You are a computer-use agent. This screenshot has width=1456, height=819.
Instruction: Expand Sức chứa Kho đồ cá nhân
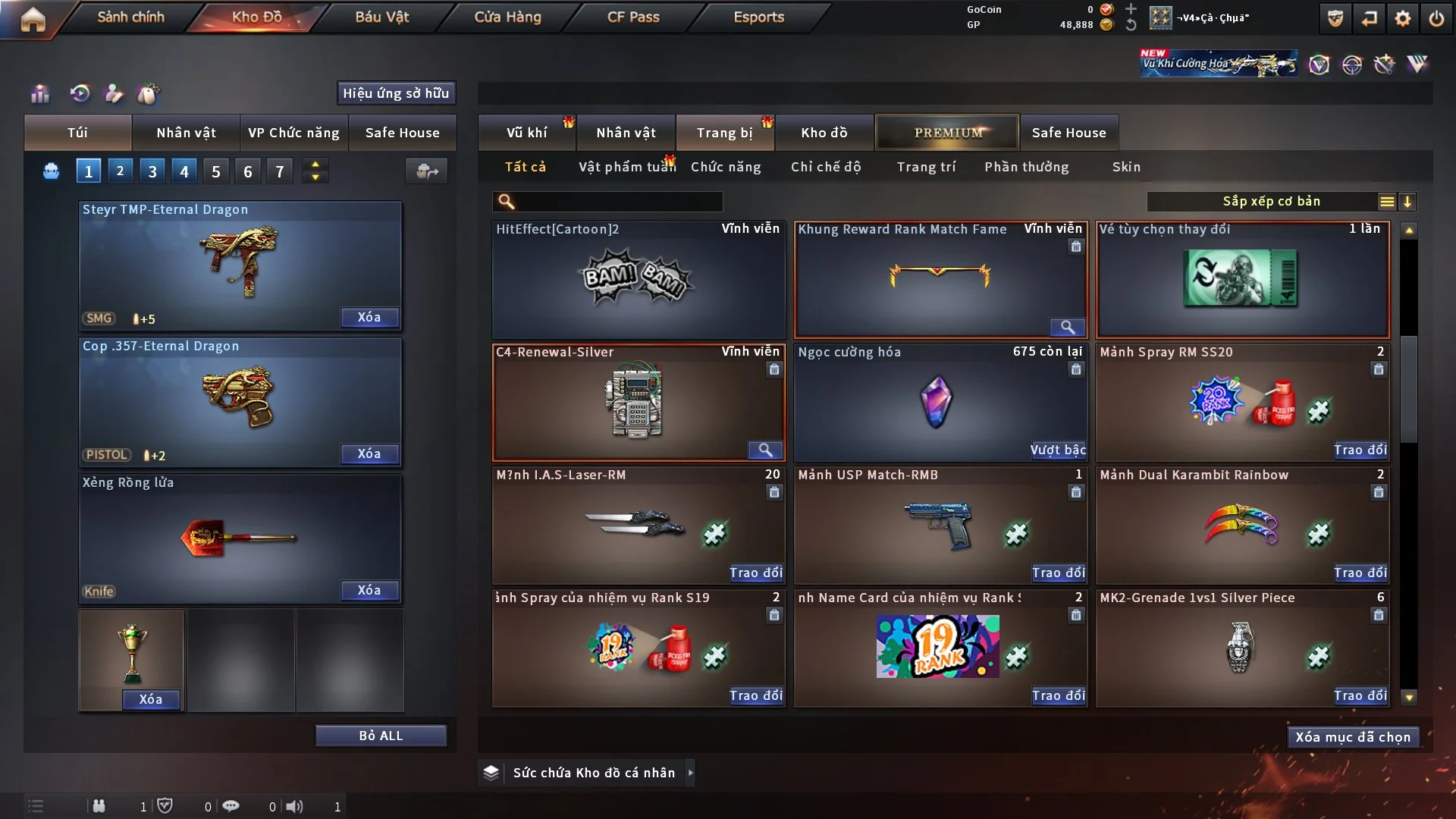pos(690,773)
